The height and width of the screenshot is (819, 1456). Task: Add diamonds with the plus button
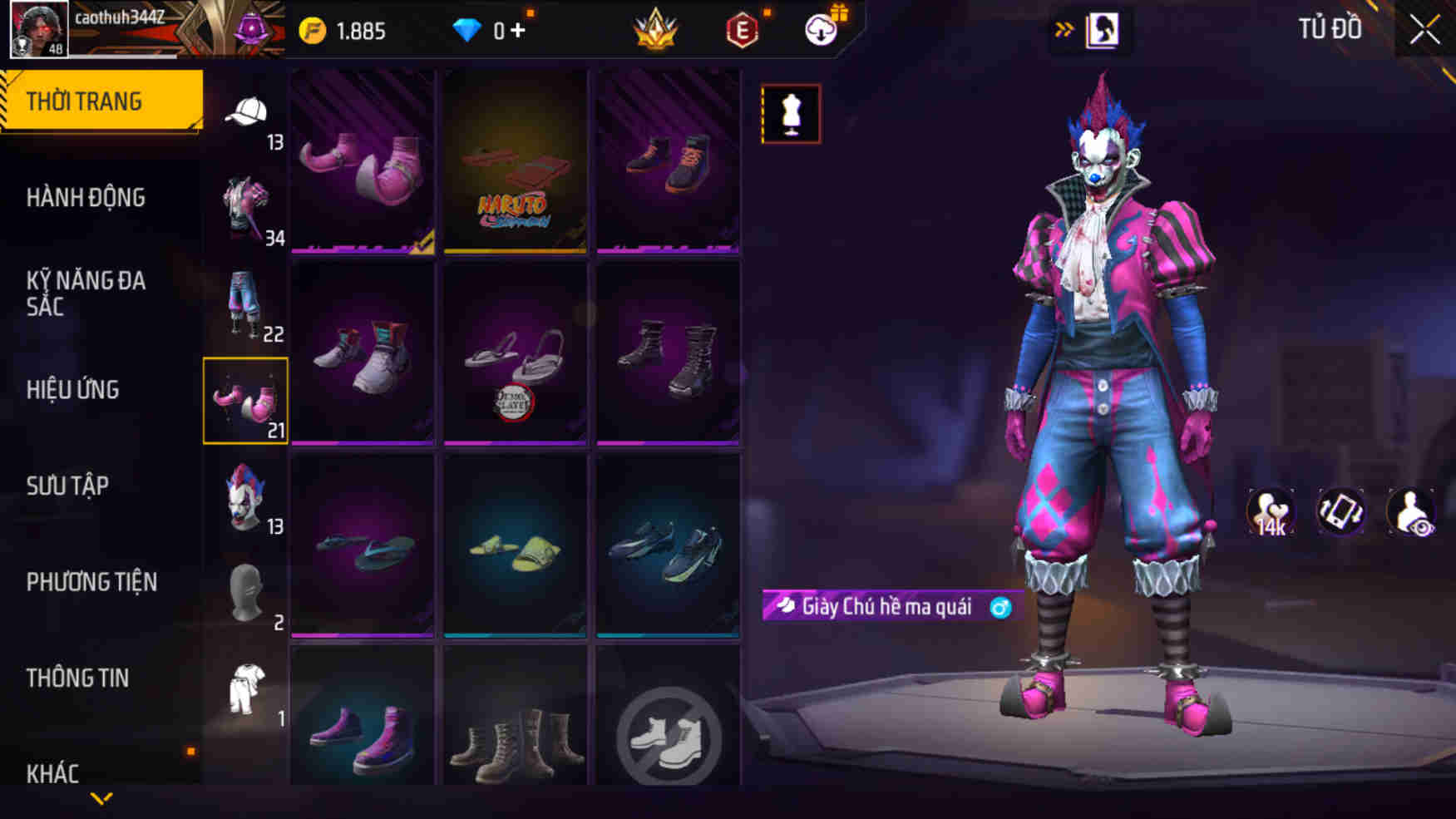tap(518, 31)
